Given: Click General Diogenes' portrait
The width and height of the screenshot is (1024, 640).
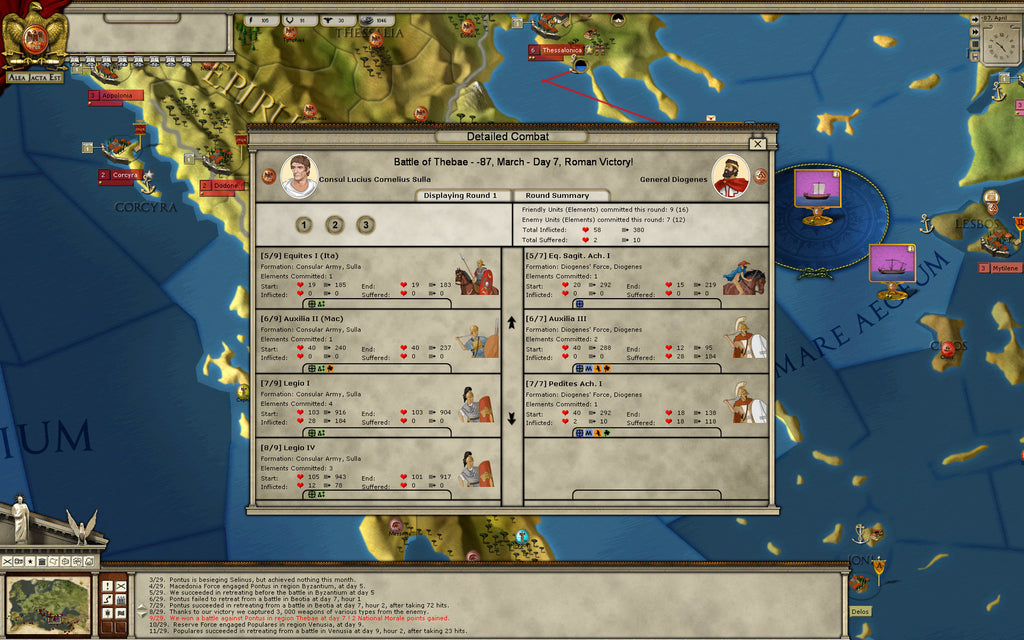Looking at the screenshot, I should click(x=731, y=176).
